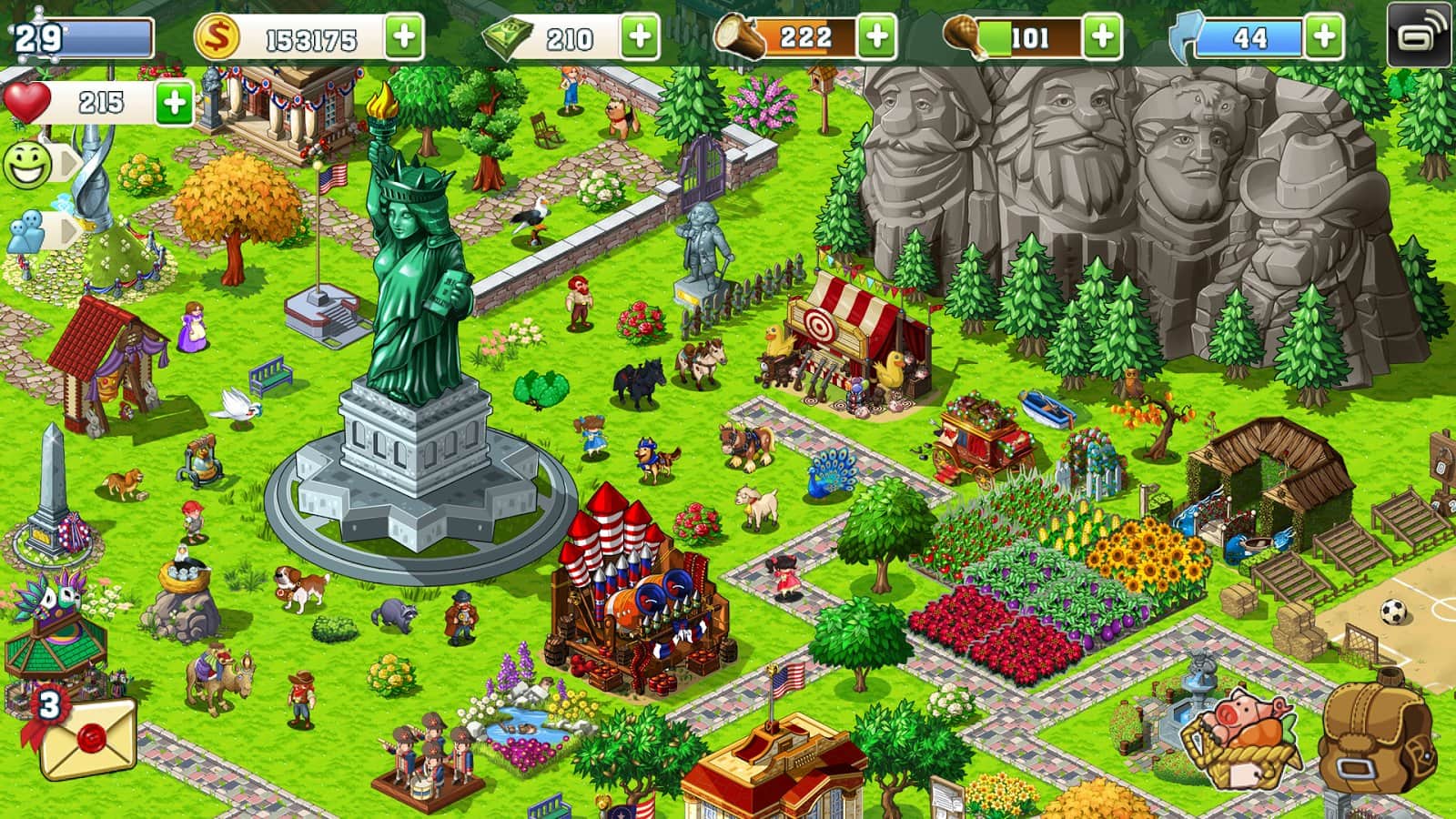Open the Gameloft Live icon

tap(1419, 35)
